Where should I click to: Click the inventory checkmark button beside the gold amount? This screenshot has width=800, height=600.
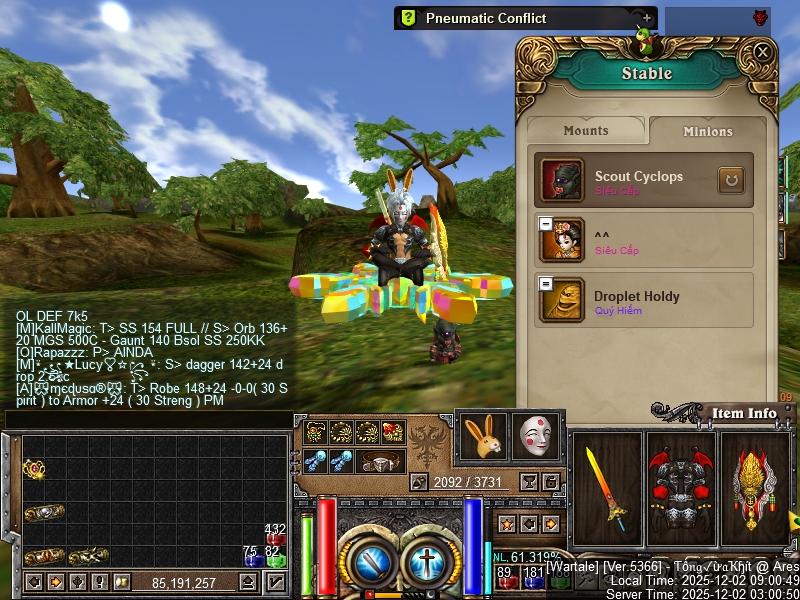click(x=275, y=582)
